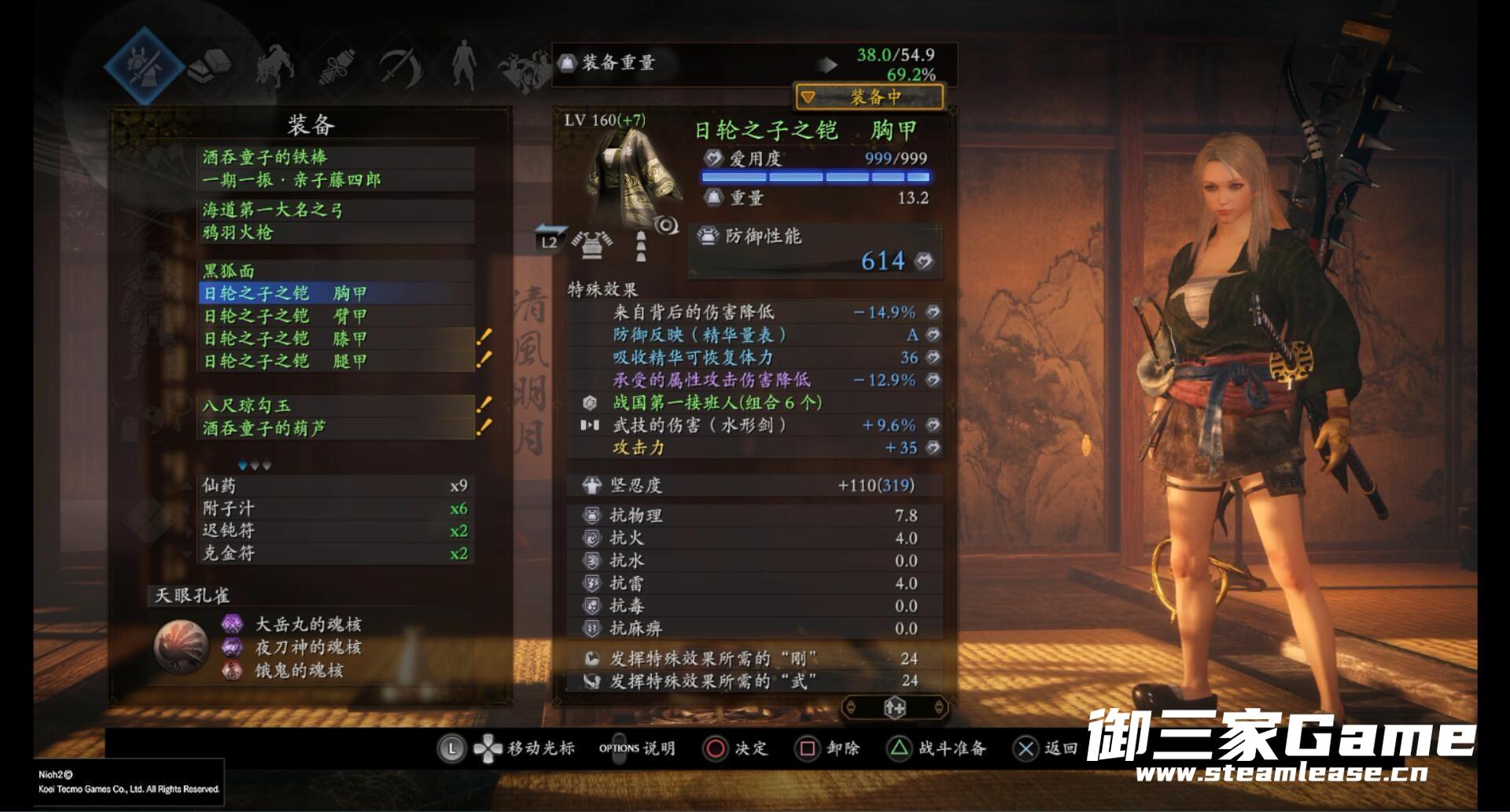Select 日轮之子之铠 臂甲 arm armor

pyautogui.click(x=337, y=316)
